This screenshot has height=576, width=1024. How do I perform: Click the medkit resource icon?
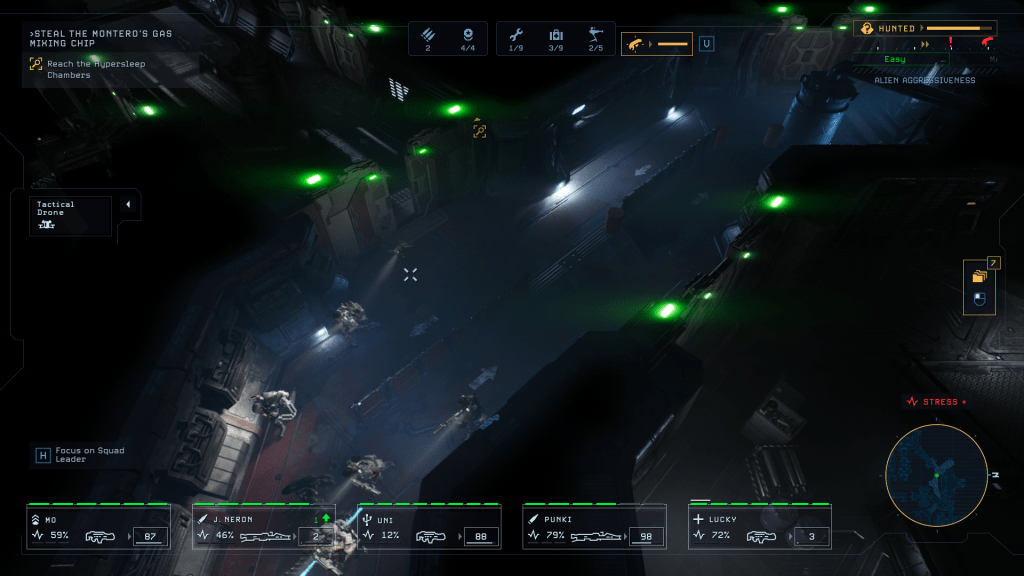tap(556, 35)
